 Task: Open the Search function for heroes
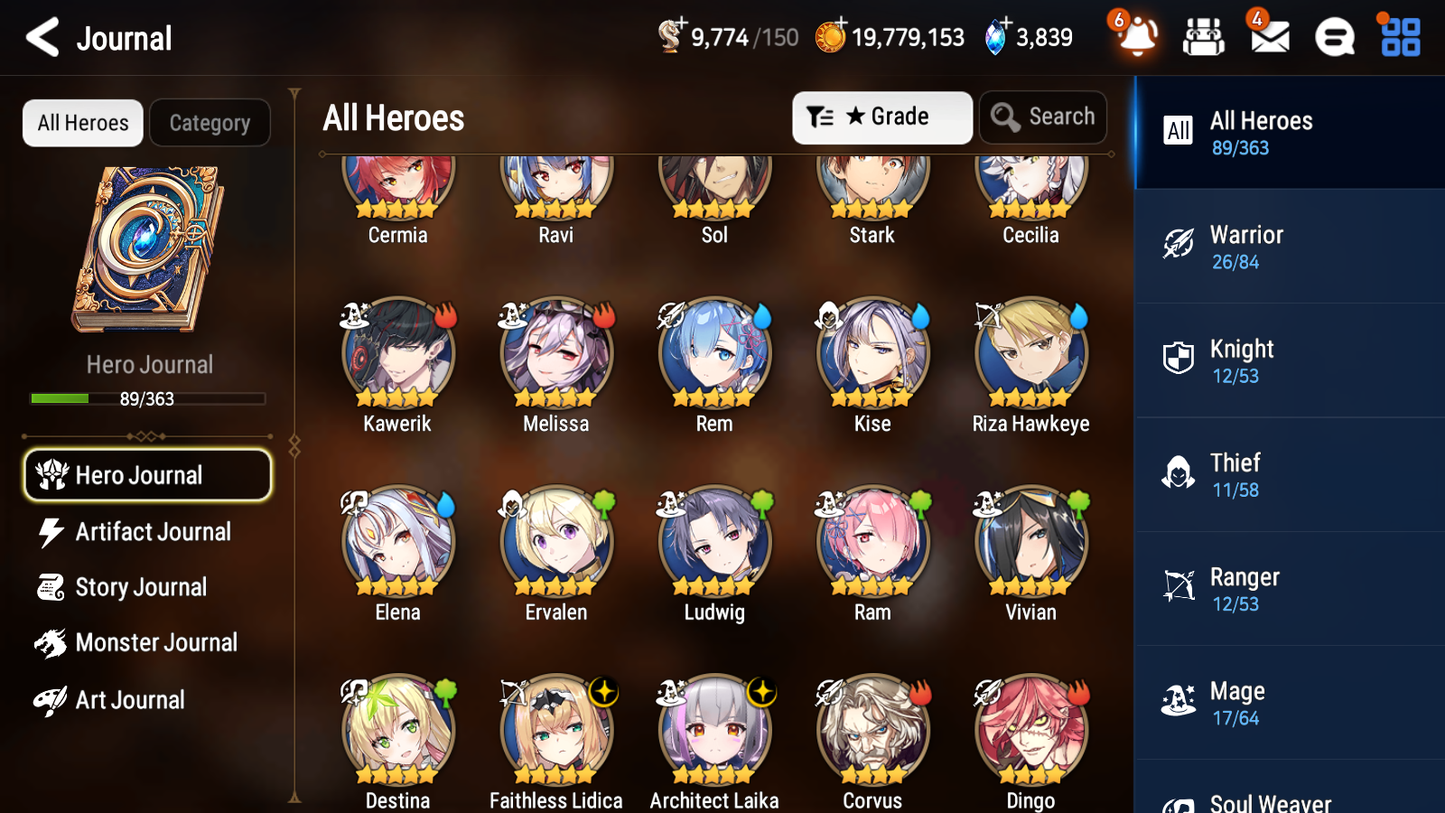click(1043, 117)
